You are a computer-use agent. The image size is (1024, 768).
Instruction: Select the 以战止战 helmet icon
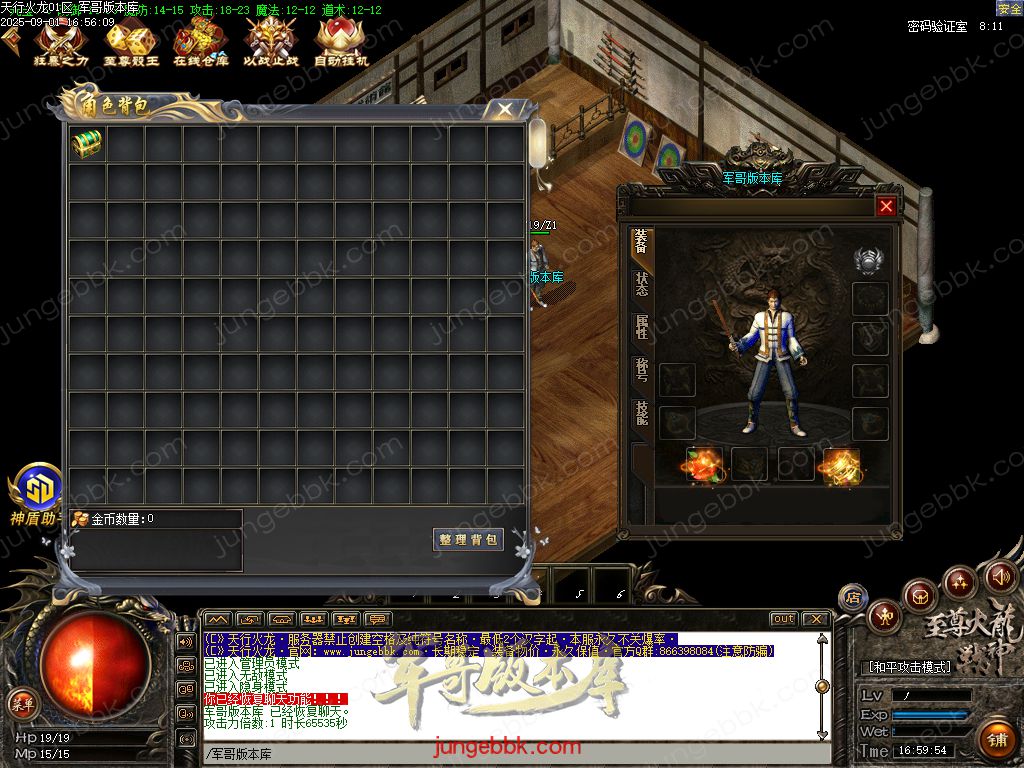pyautogui.click(x=270, y=41)
